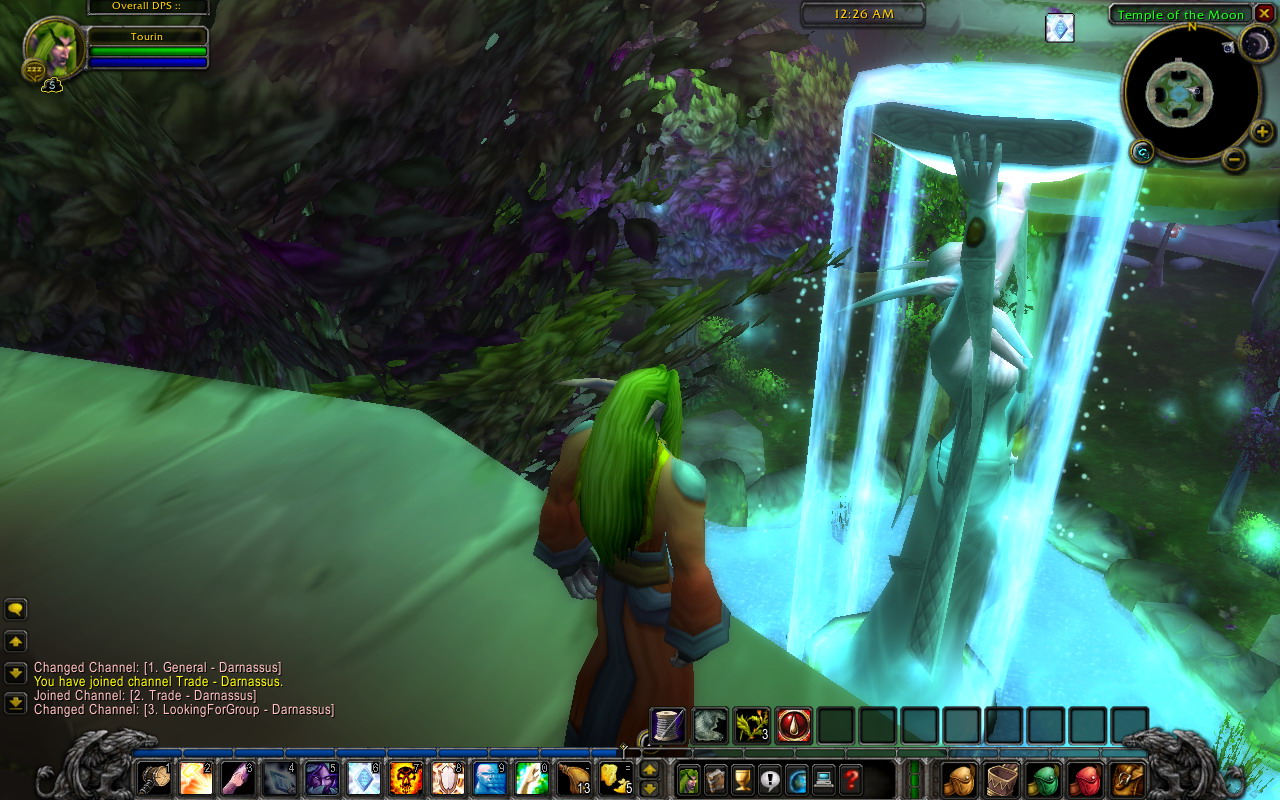Activate the flaming skull ability

point(405,777)
